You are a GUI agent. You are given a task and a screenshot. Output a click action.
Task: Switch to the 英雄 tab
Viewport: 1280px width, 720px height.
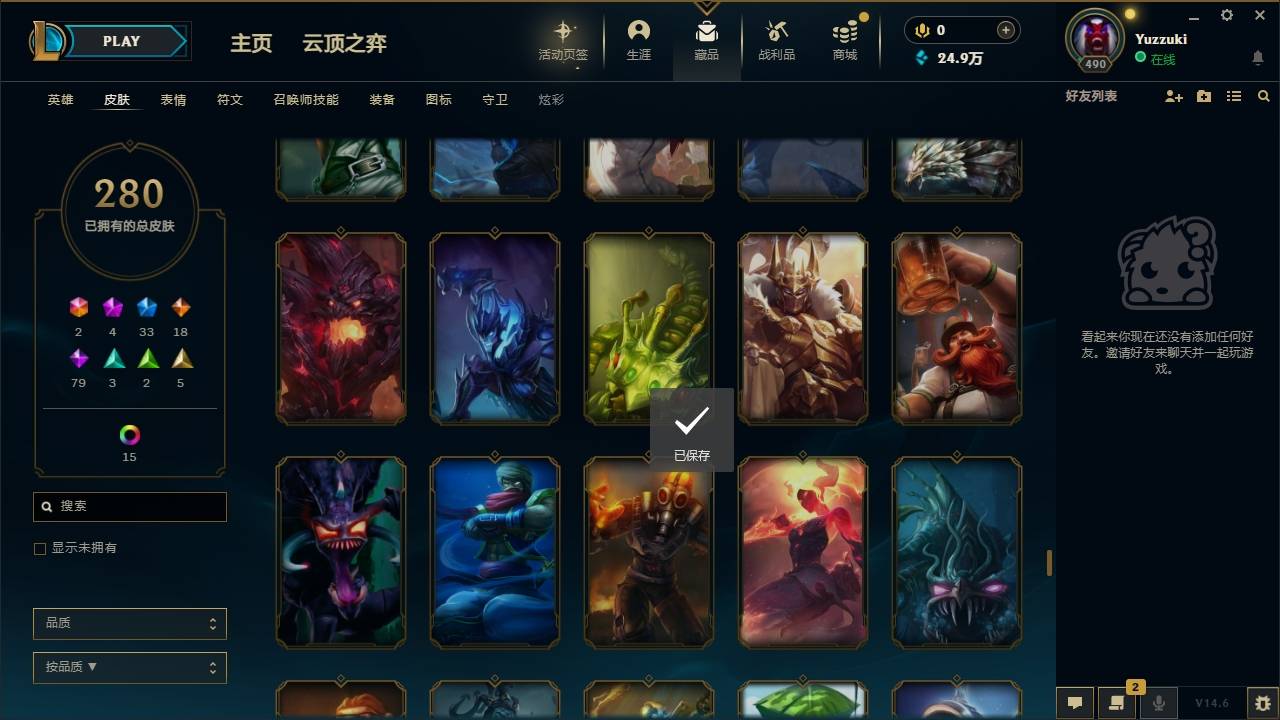tap(59, 99)
